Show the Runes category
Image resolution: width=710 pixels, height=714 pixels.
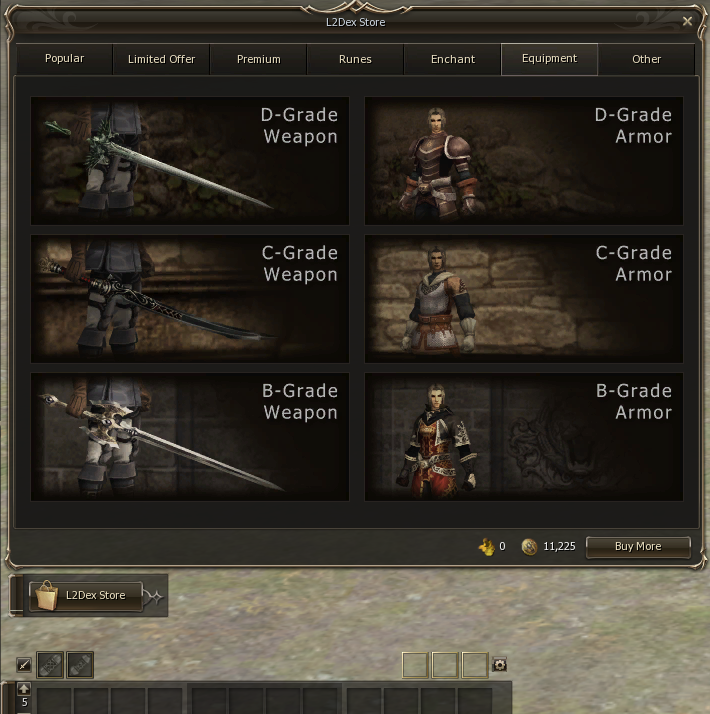355,59
